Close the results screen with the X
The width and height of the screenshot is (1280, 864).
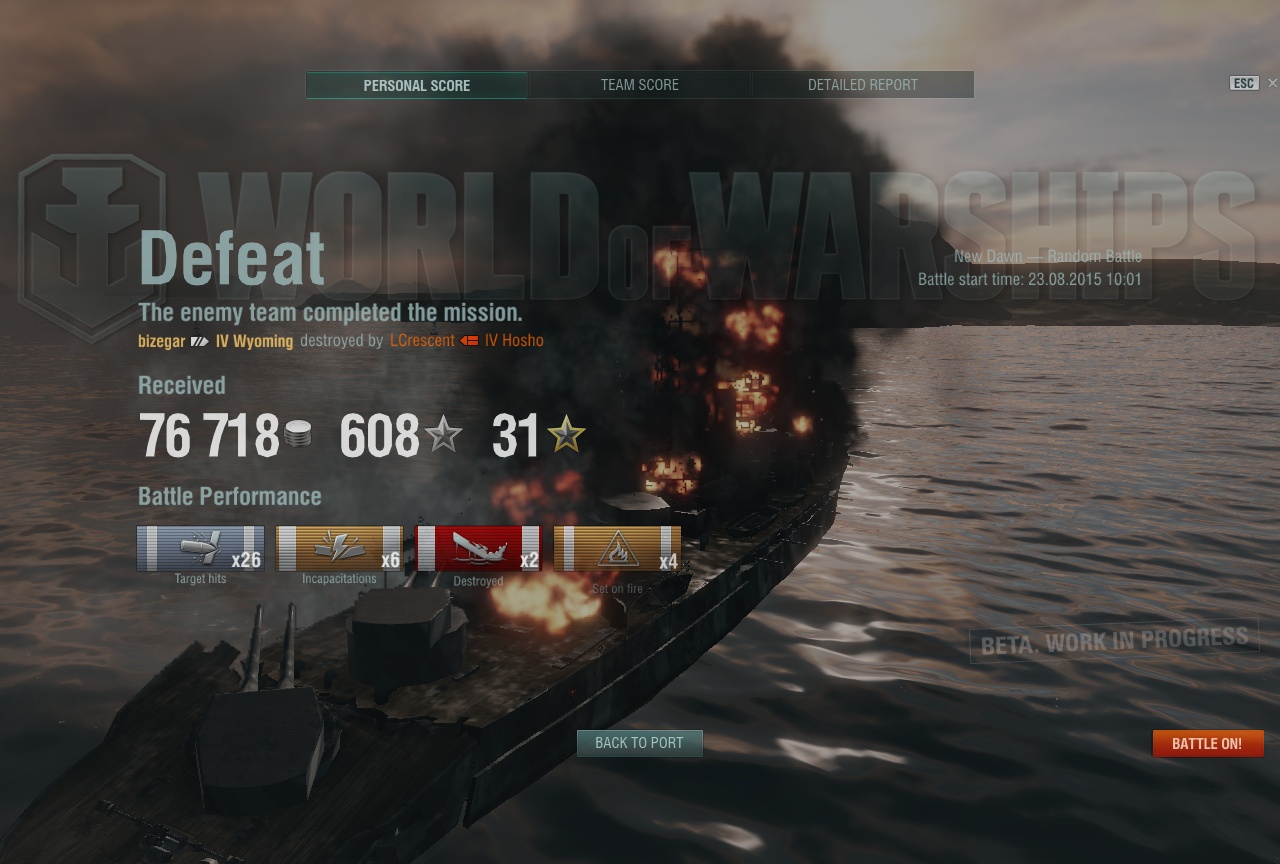[x=1272, y=83]
